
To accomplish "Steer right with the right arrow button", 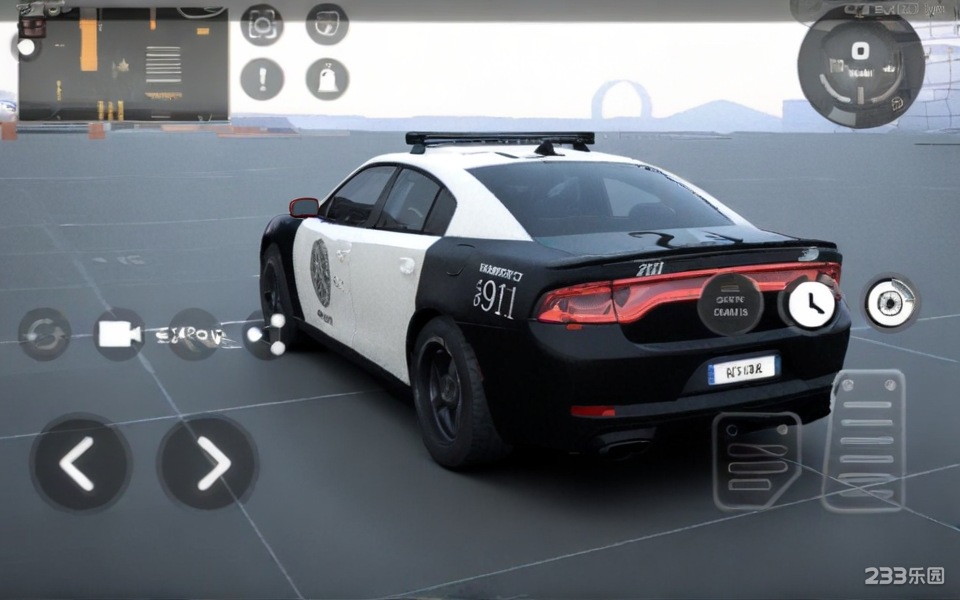I will tap(208, 463).
